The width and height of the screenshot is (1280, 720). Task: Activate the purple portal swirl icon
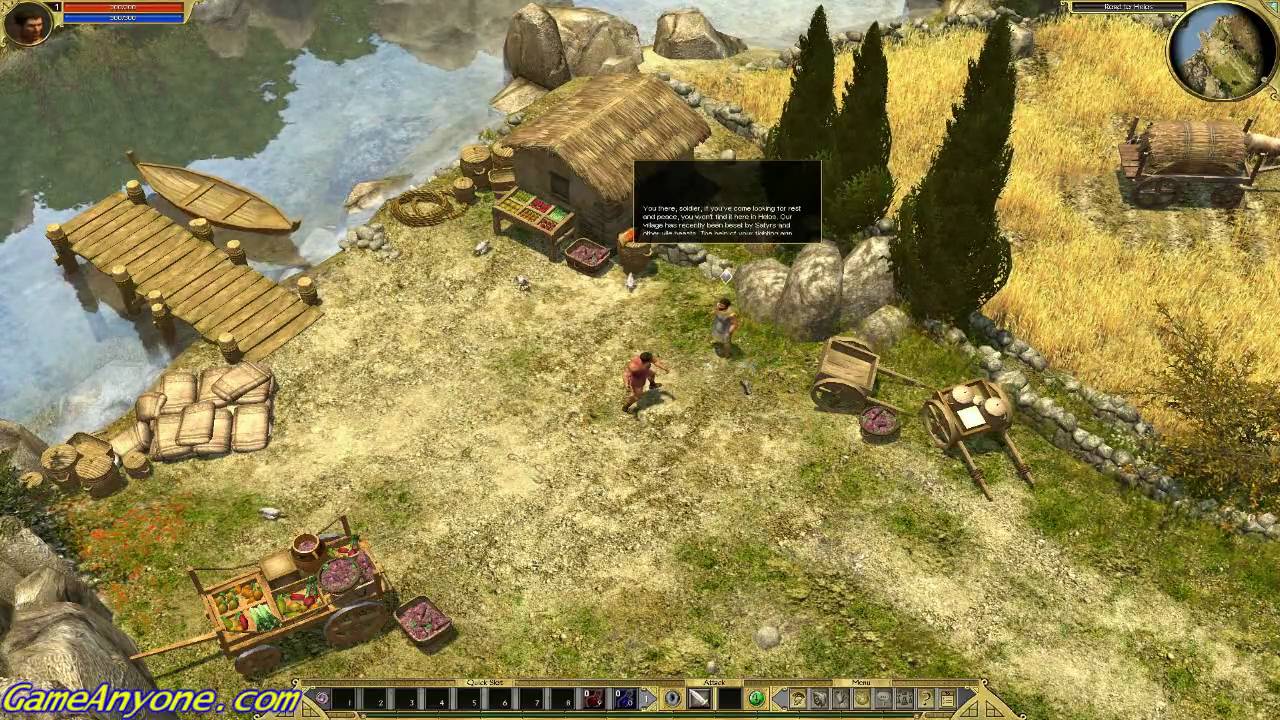321,699
